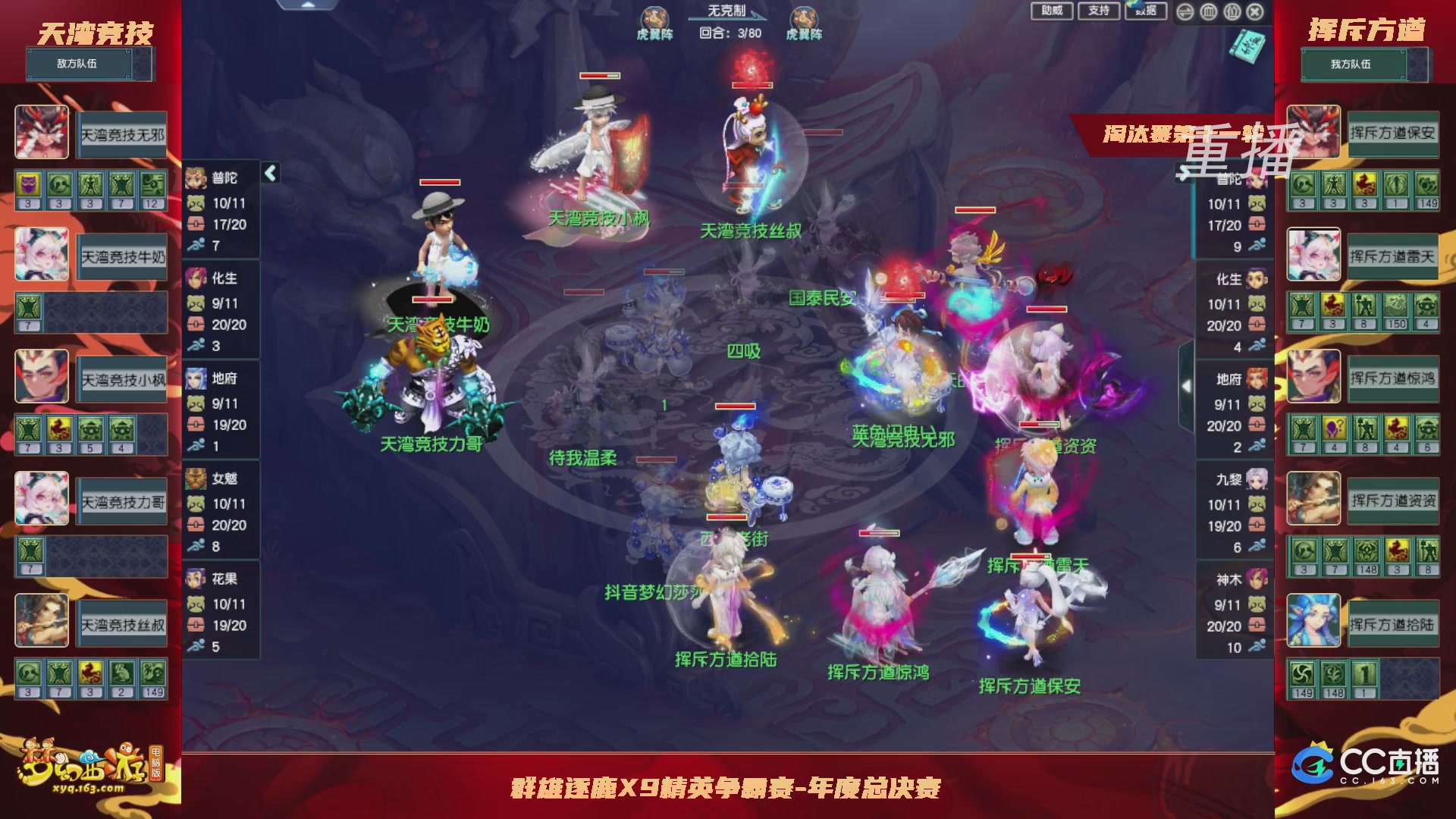Toggle the buff icon showing 149 under 挥斥方道保安
The width and height of the screenshot is (1456, 819).
point(1431,183)
